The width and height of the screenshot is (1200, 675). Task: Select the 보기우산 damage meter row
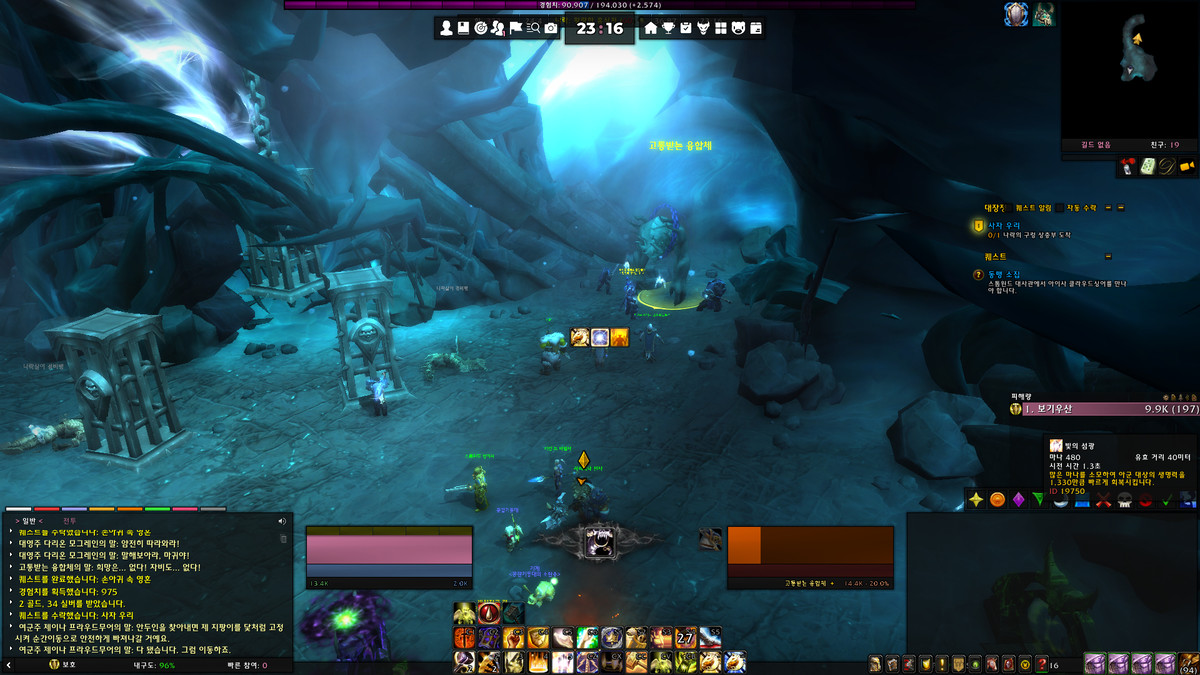point(1100,409)
